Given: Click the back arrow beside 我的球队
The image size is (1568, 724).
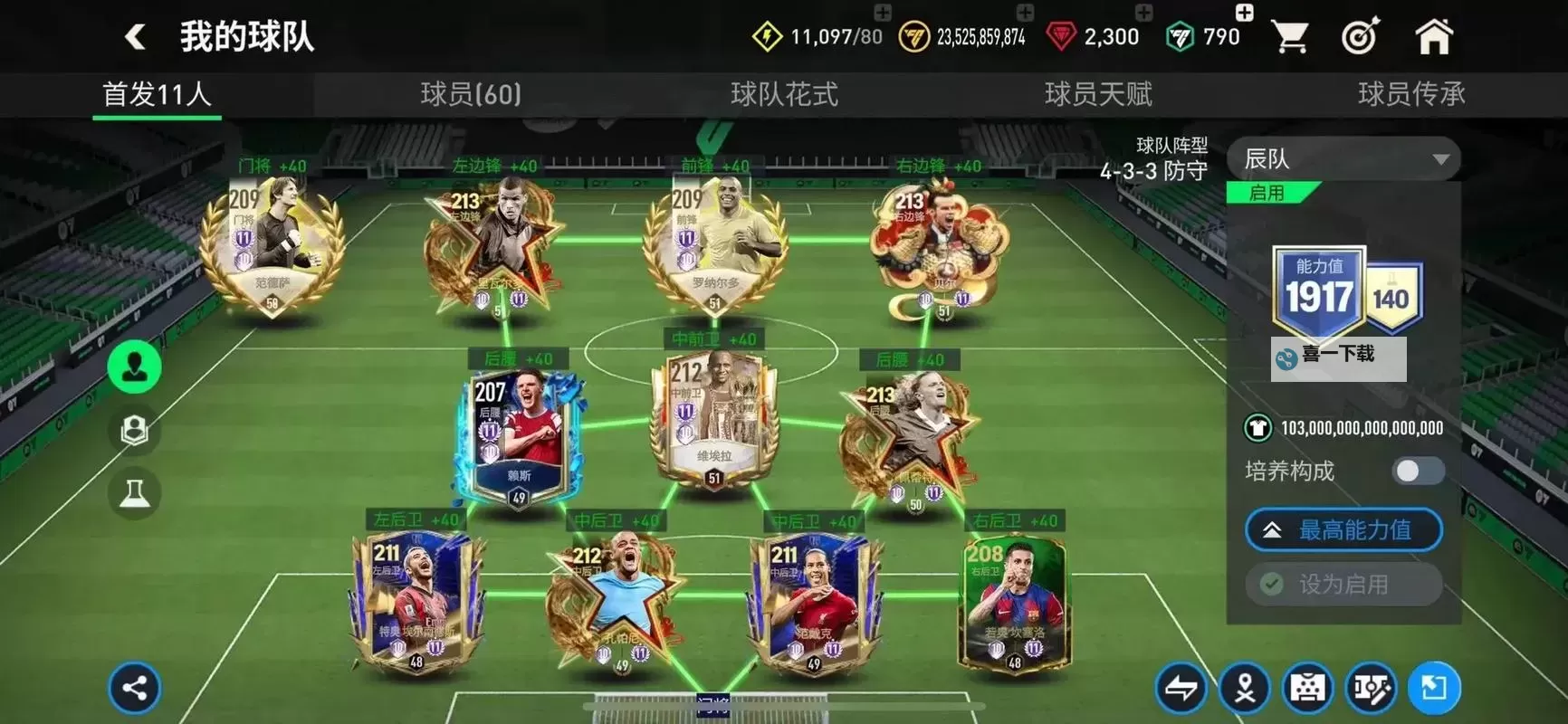Looking at the screenshot, I should 134,36.
